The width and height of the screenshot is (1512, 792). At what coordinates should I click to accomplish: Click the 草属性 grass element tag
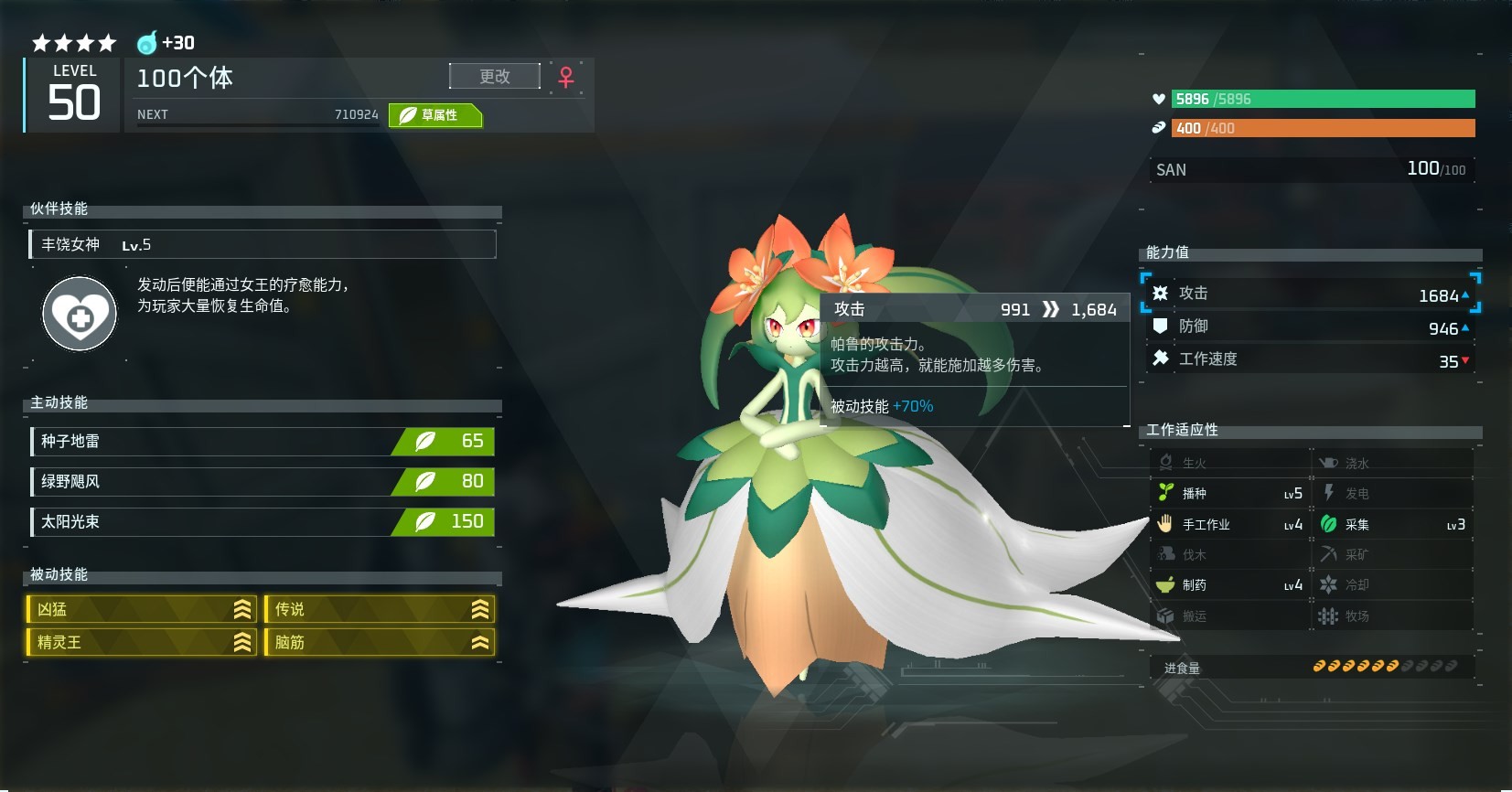[435, 115]
